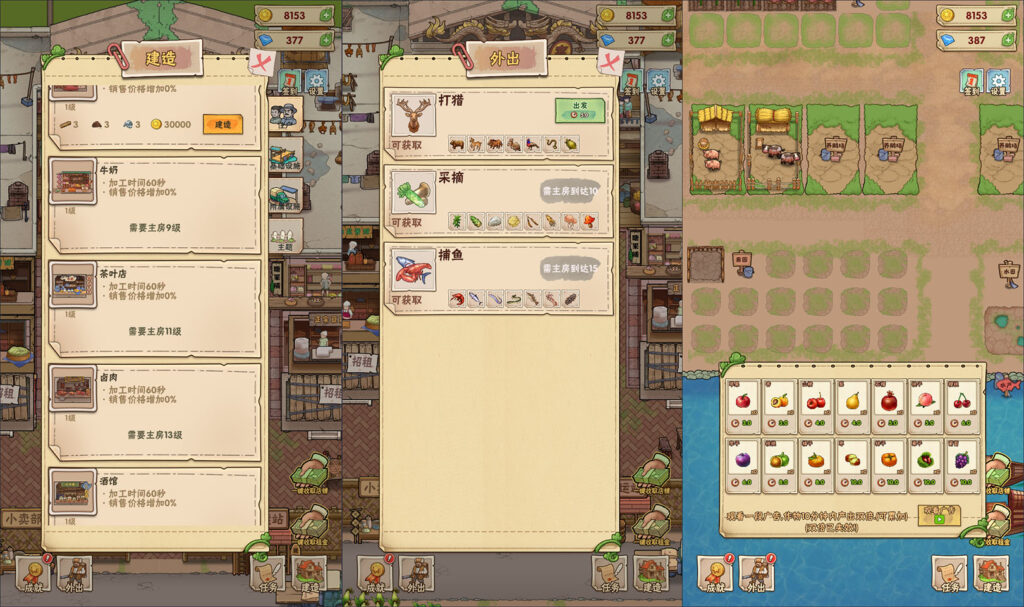Add diamonds beside the 387 counter
Viewport: 1024px width, 607px height.
pyautogui.click(x=1012, y=41)
